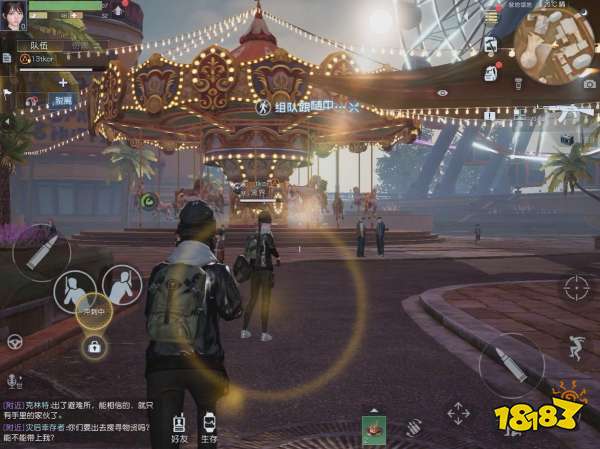The height and width of the screenshot is (449, 600).
Task: Select the quick-use item slot in bottom bar
Action: point(374,427)
